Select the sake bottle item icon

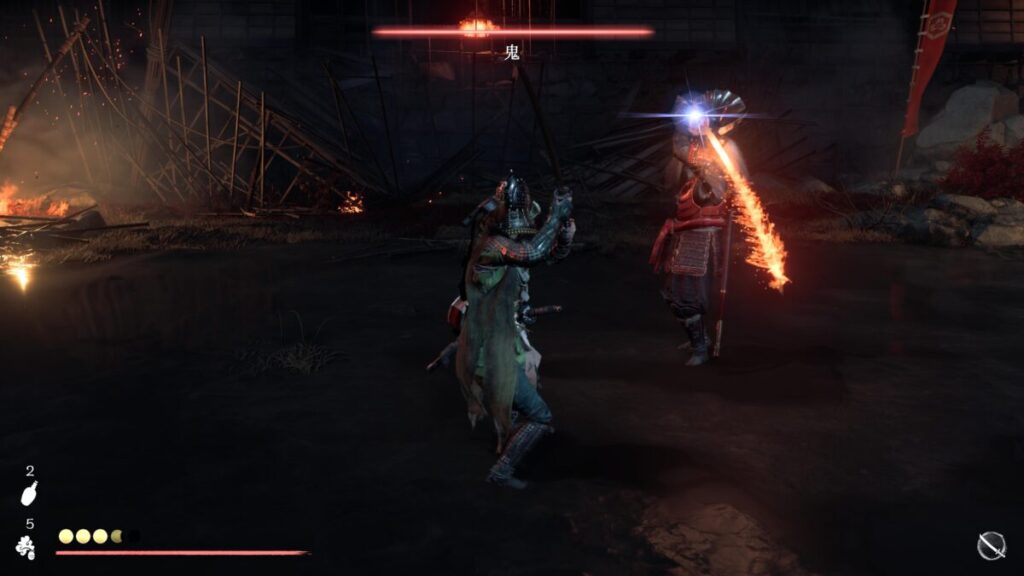29,494
